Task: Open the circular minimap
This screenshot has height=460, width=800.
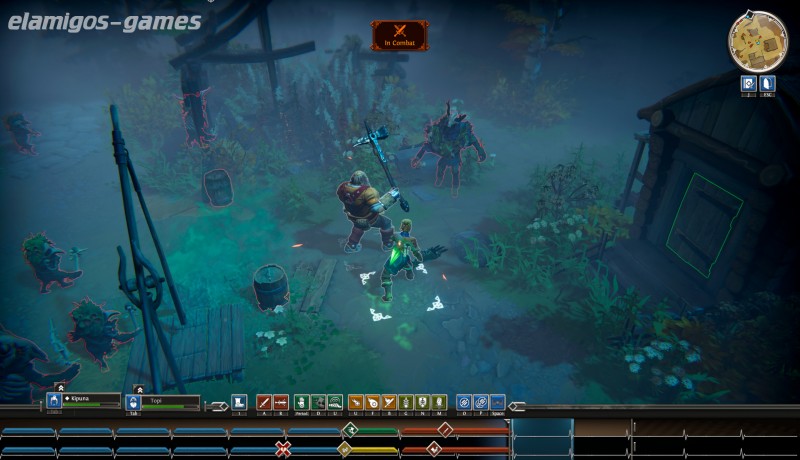Action: (x=757, y=38)
